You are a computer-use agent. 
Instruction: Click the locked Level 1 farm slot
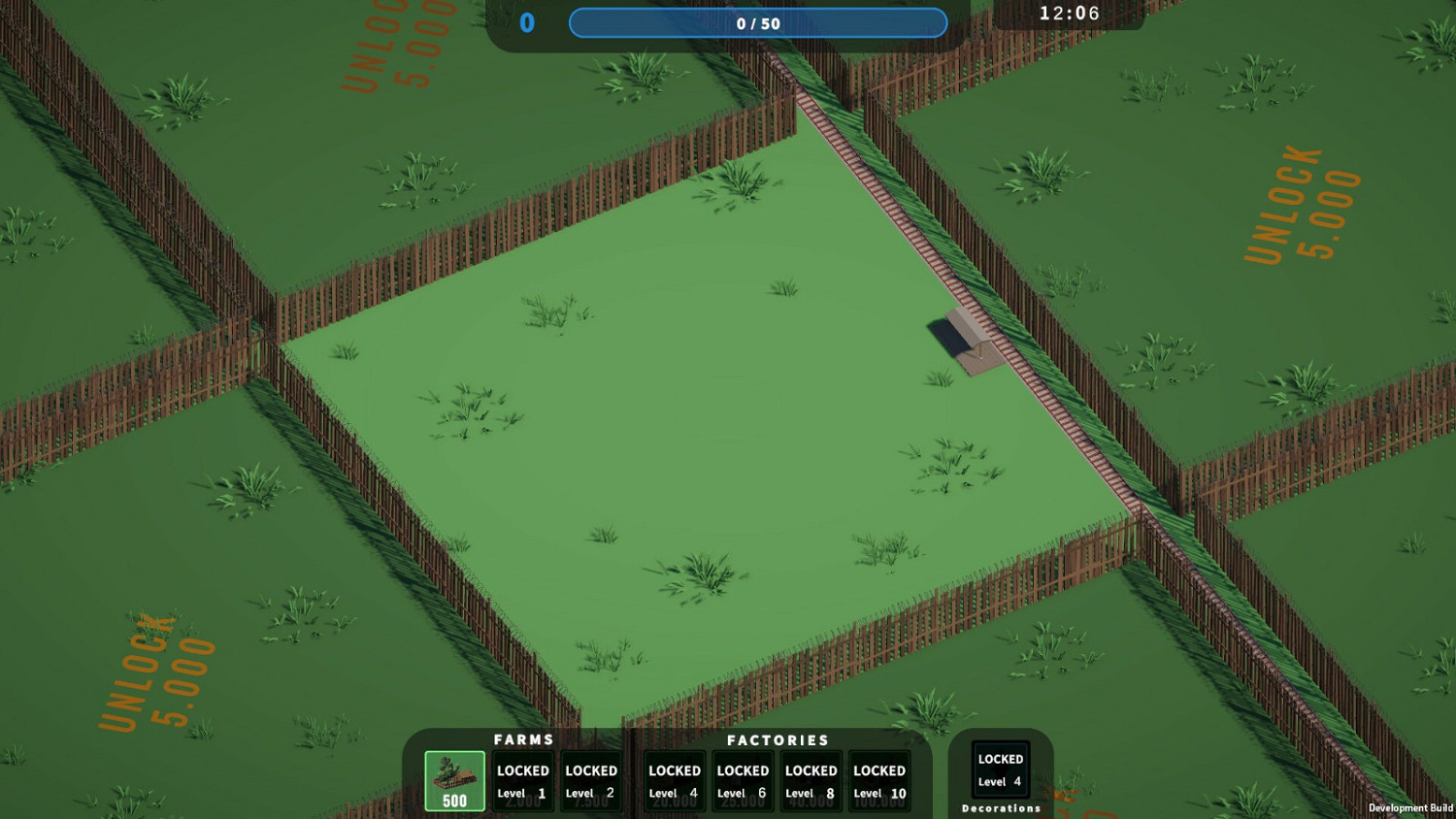pos(522,779)
